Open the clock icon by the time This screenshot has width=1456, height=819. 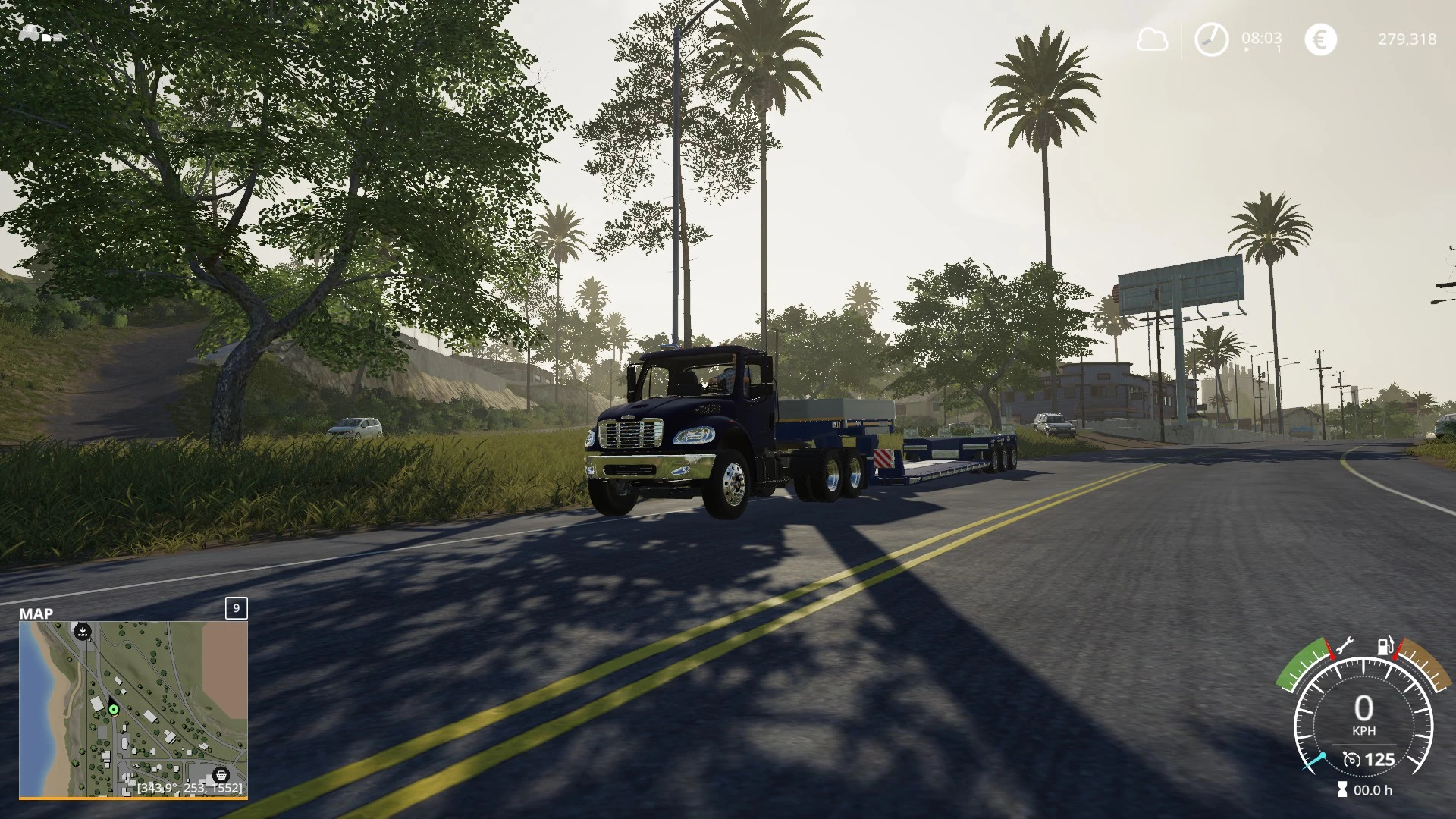[x=1211, y=39]
